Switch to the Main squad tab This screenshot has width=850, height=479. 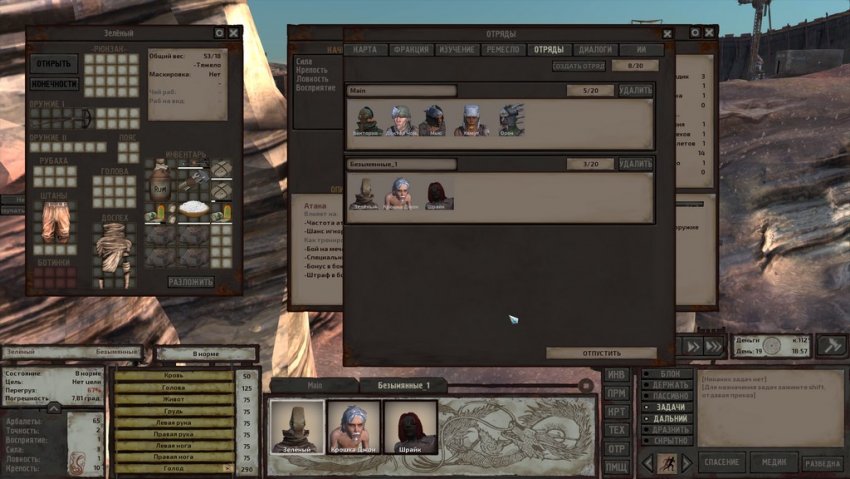(315, 385)
